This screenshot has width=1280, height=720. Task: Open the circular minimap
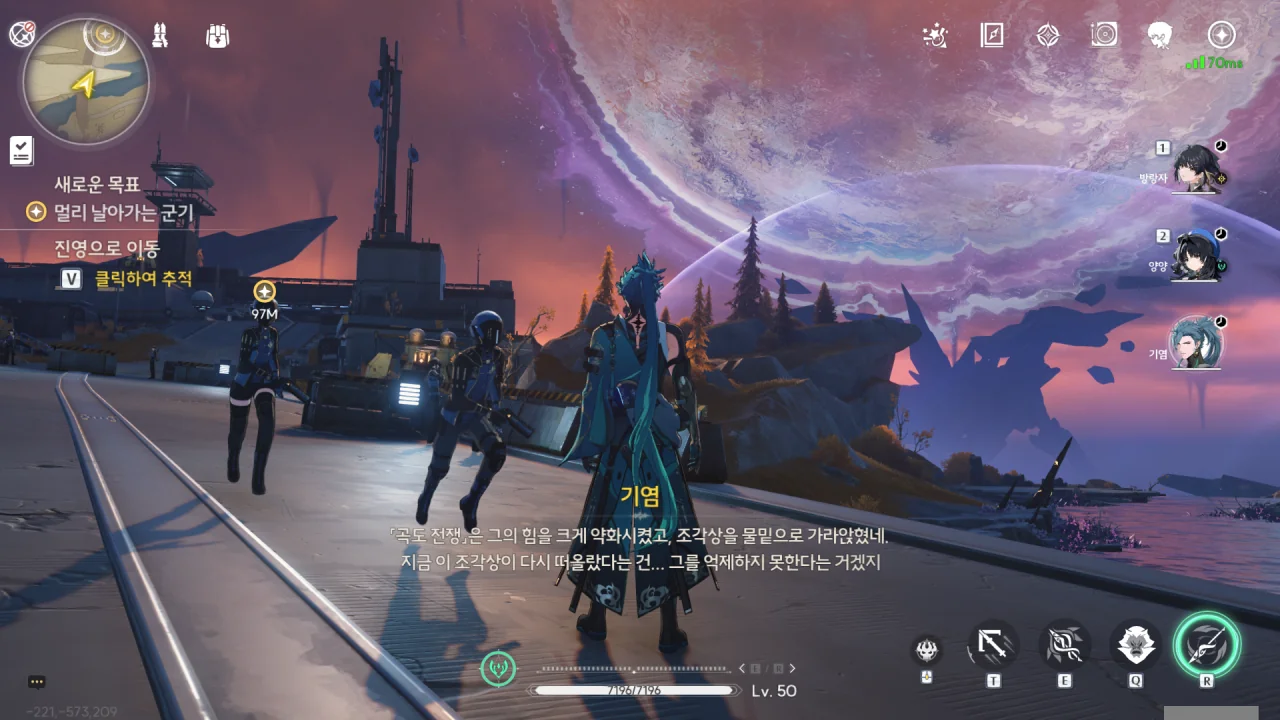[86, 82]
